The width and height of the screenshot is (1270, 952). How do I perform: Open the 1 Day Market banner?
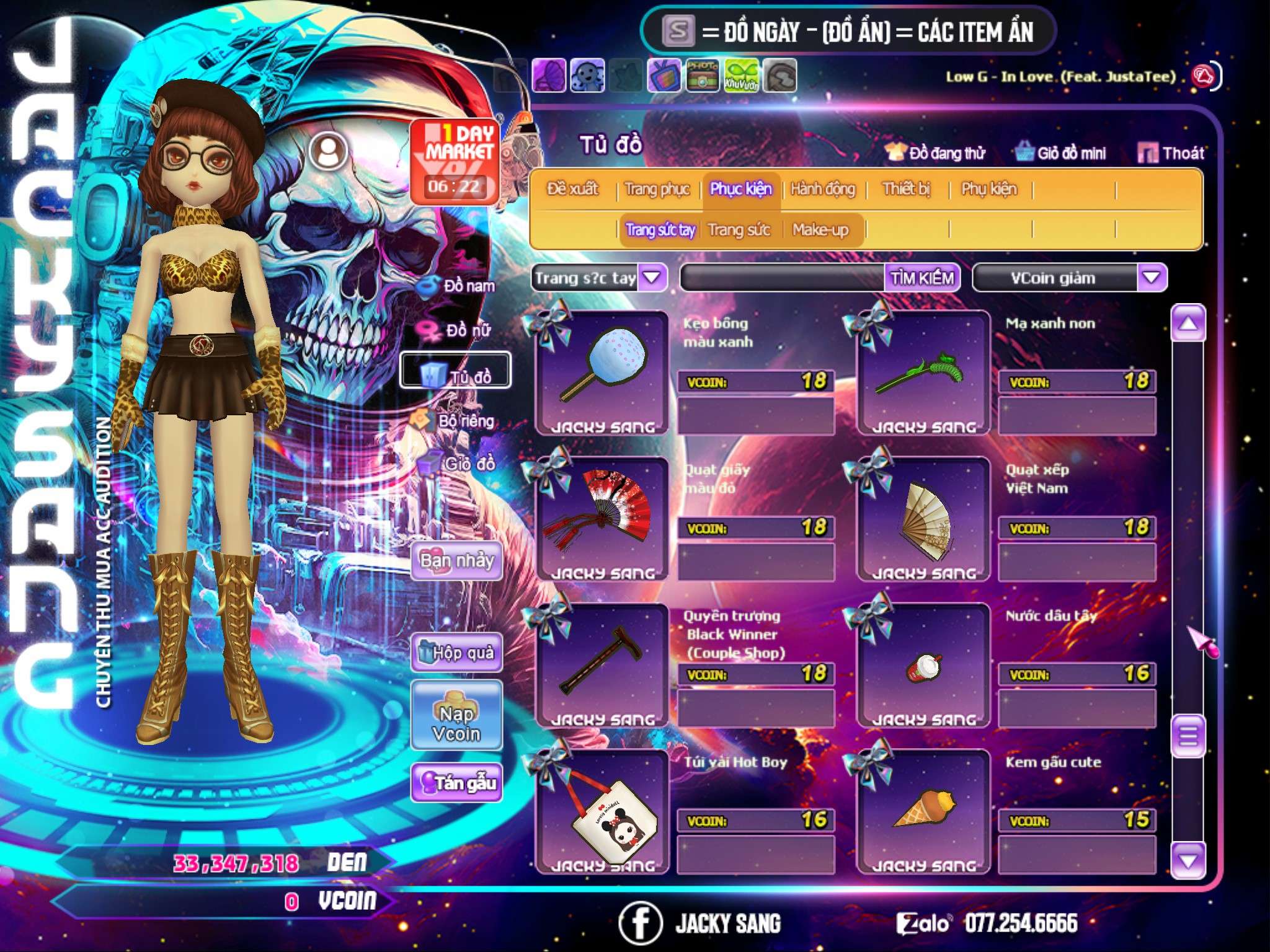[x=455, y=161]
